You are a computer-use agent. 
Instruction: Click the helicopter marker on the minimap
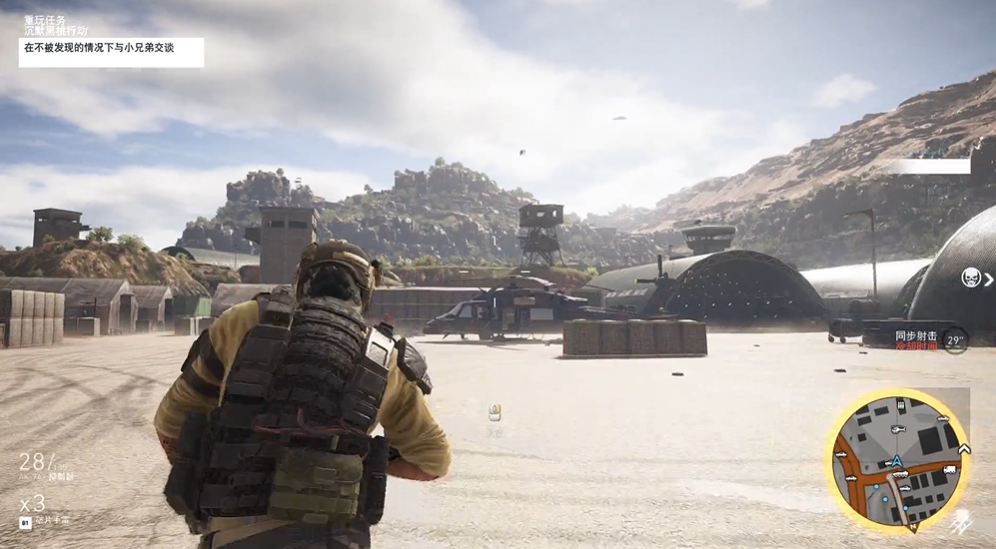click(898, 429)
